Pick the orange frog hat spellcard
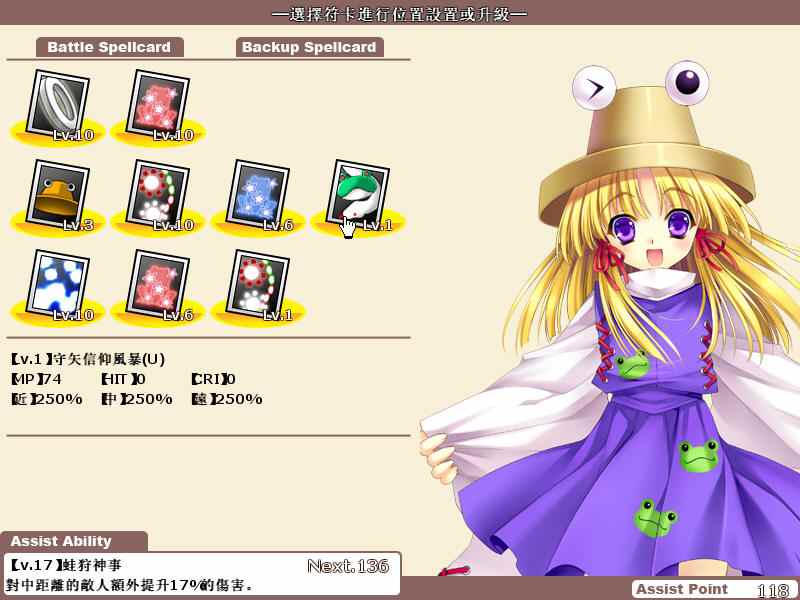The height and width of the screenshot is (600, 800). point(59,195)
